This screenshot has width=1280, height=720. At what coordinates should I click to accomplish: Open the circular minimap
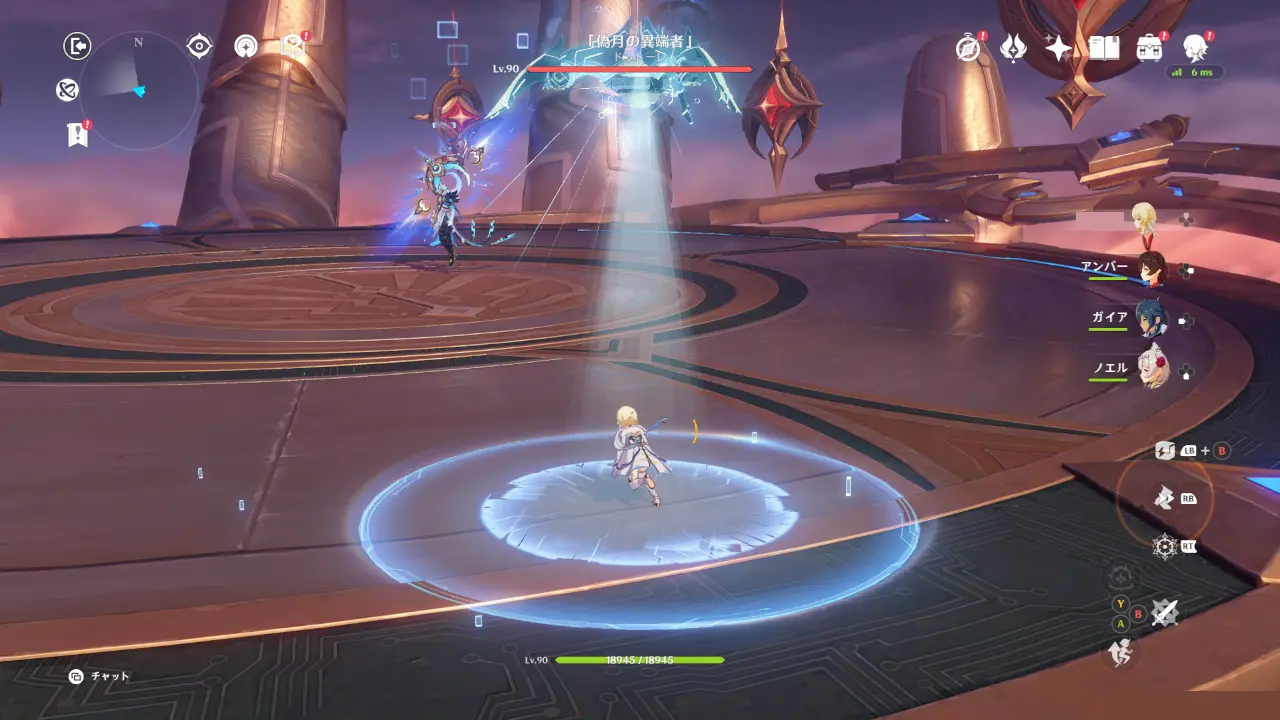[x=138, y=91]
